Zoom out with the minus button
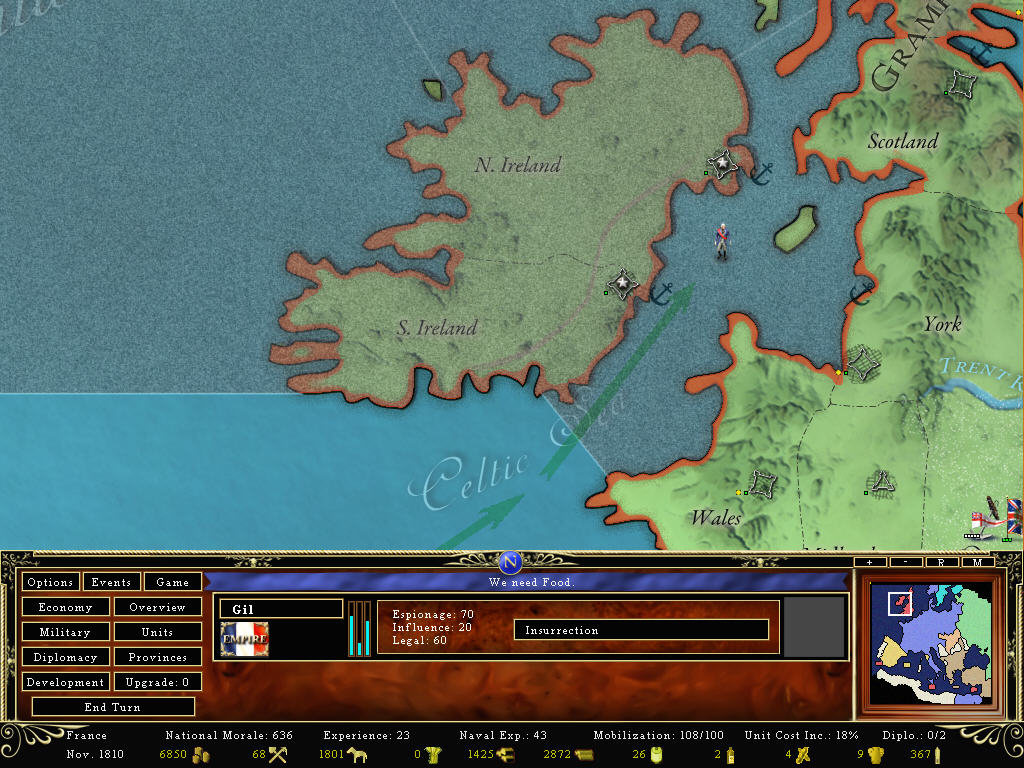Screen dimensions: 1024x768 point(906,562)
